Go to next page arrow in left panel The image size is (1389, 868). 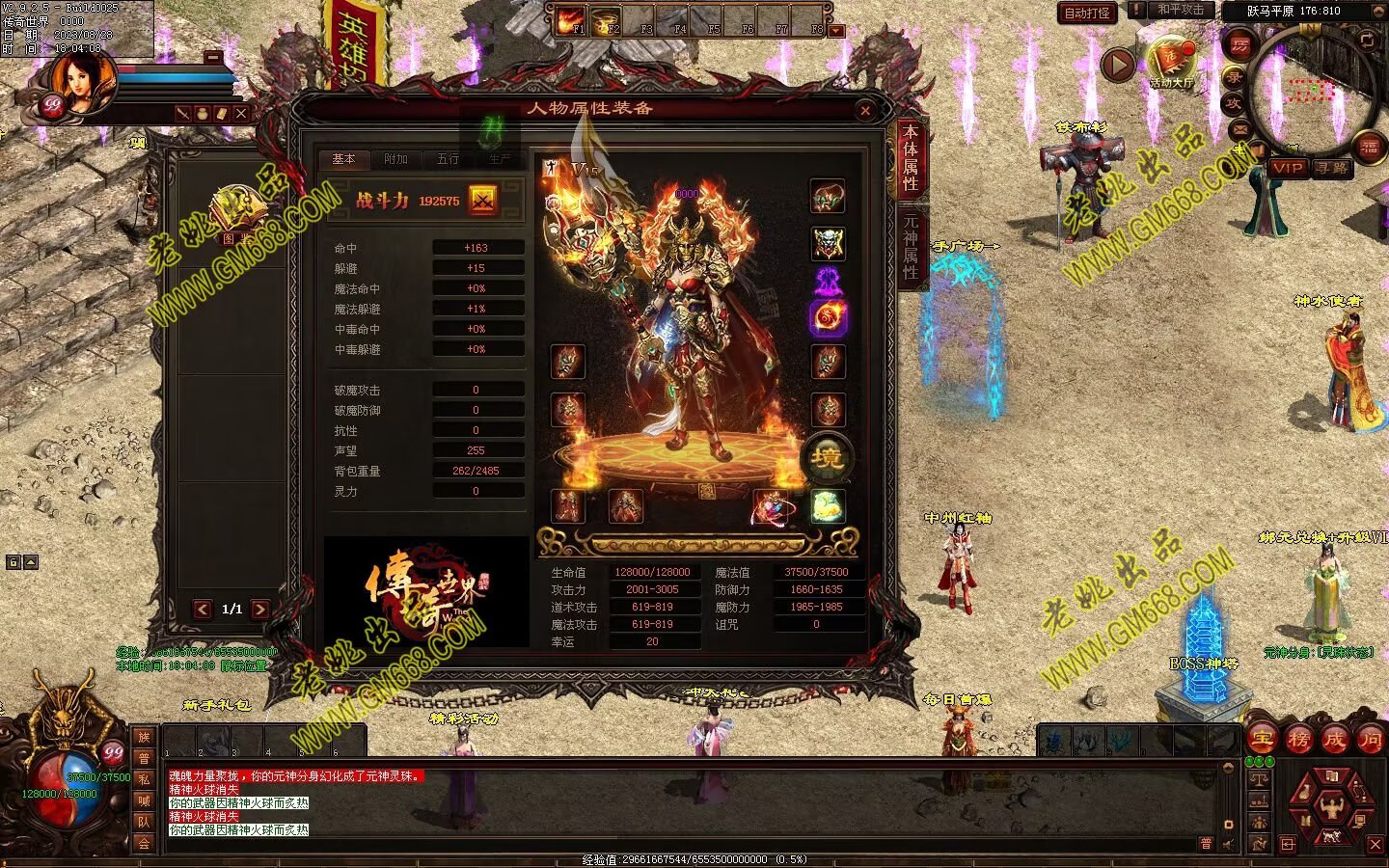click(x=260, y=609)
